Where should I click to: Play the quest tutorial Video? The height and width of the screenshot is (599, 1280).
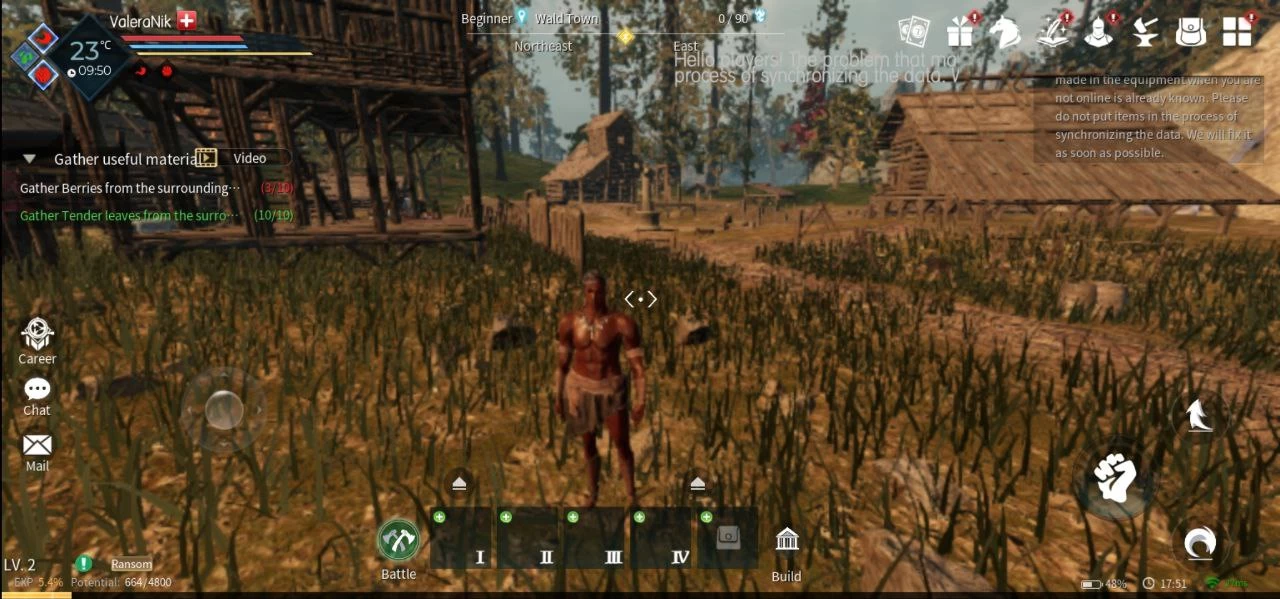click(244, 158)
